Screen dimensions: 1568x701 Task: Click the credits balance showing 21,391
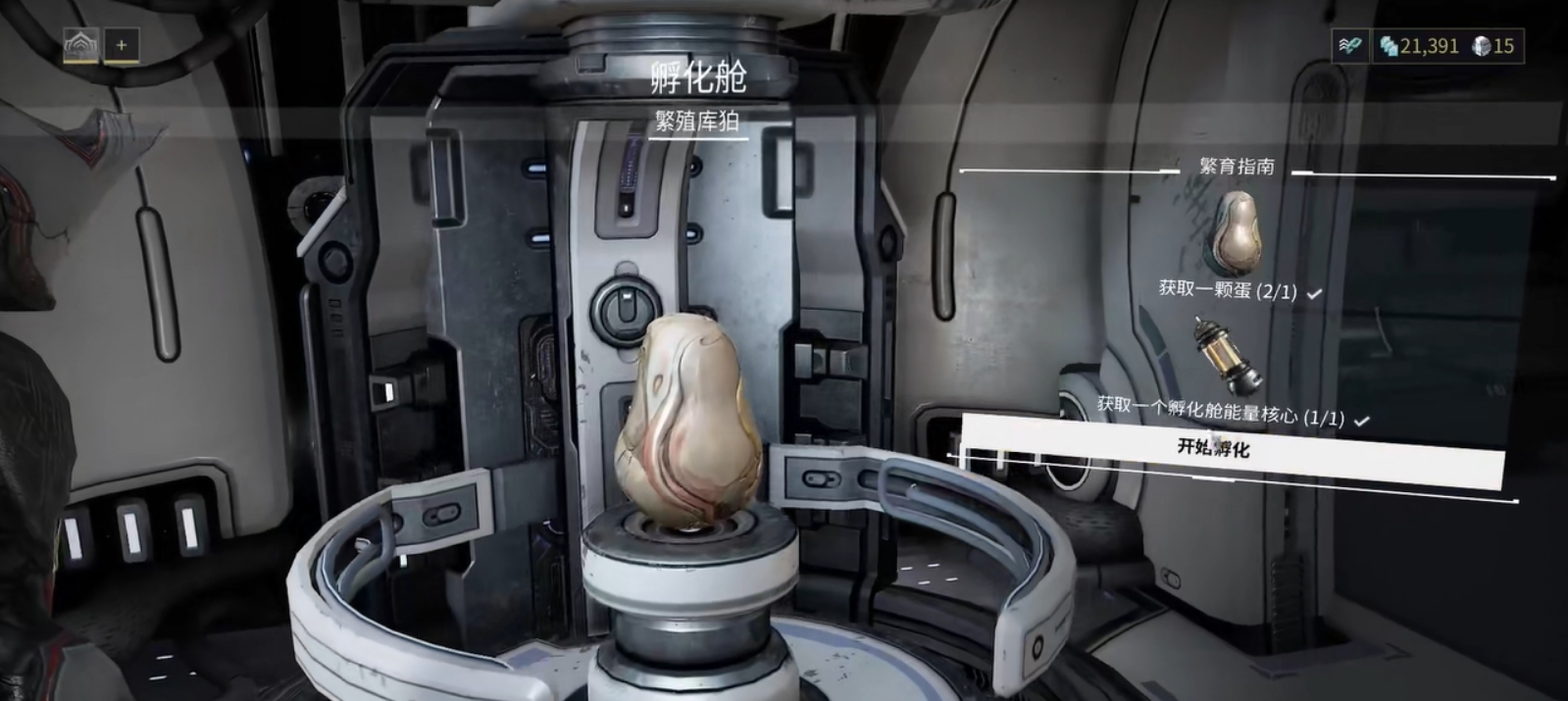[1419, 46]
